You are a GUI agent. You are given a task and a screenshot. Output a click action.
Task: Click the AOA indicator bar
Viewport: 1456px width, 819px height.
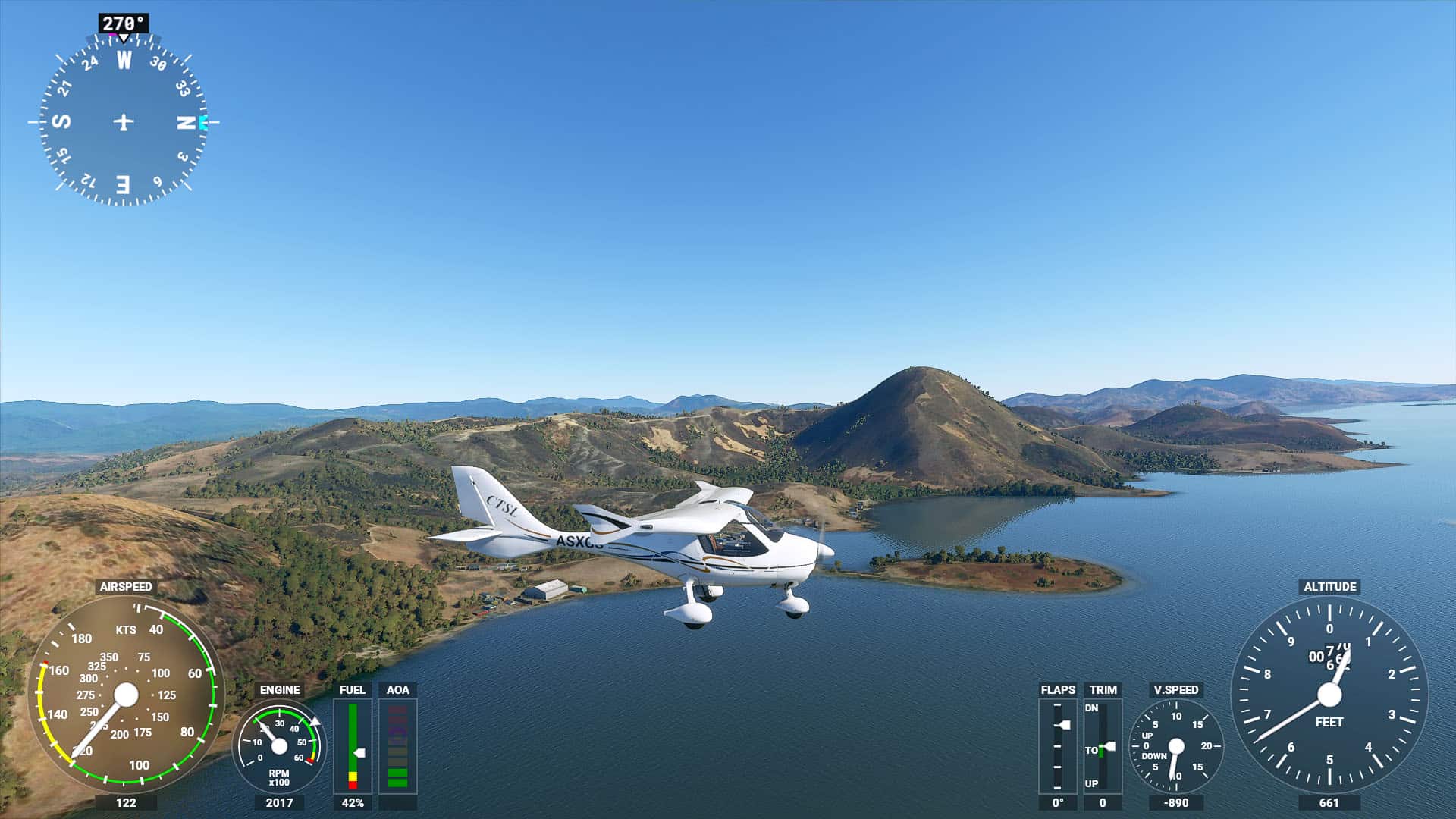click(x=397, y=746)
